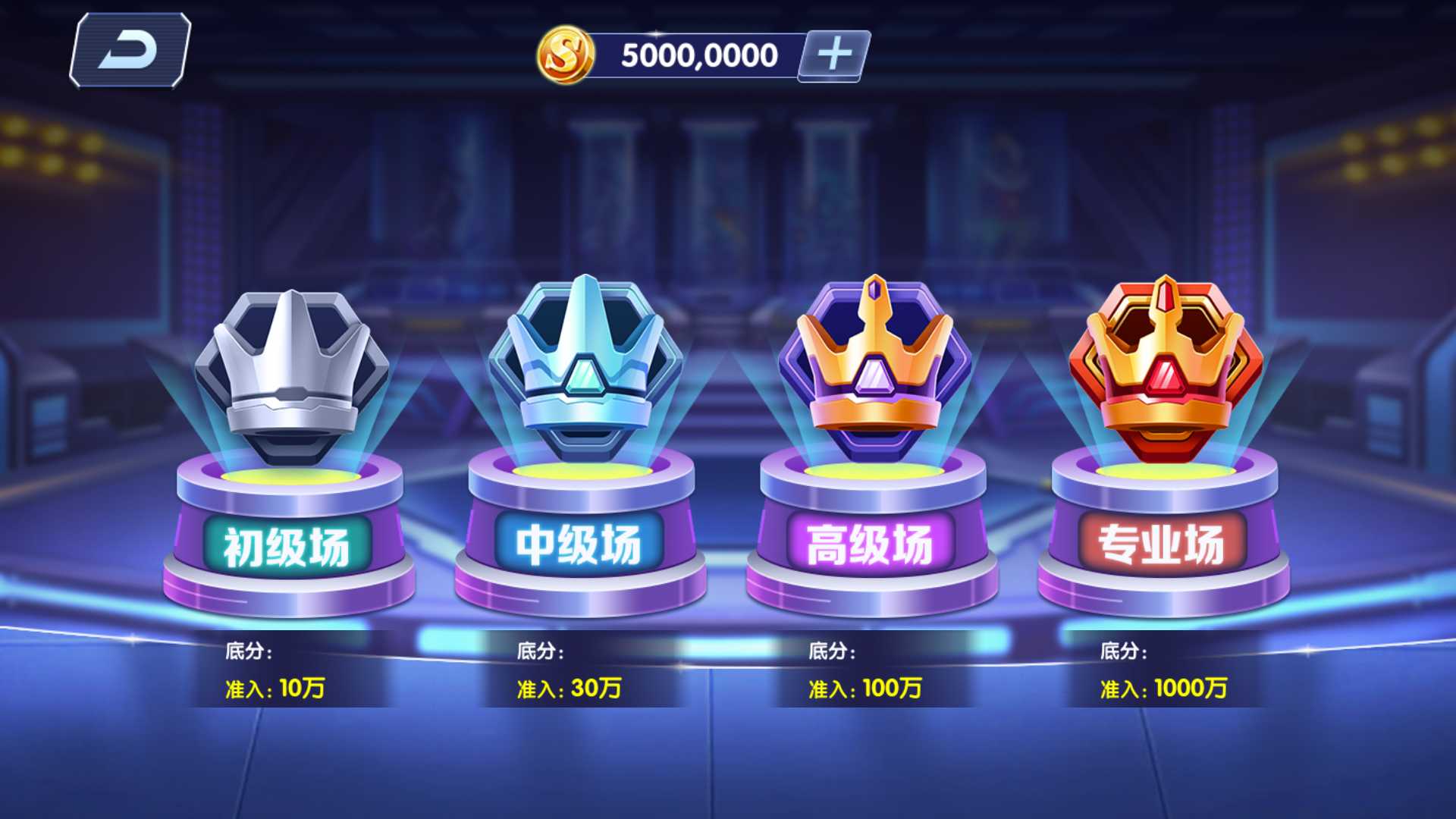
Task: Add more coins with the plus button
Action: (x=834, y=55)
